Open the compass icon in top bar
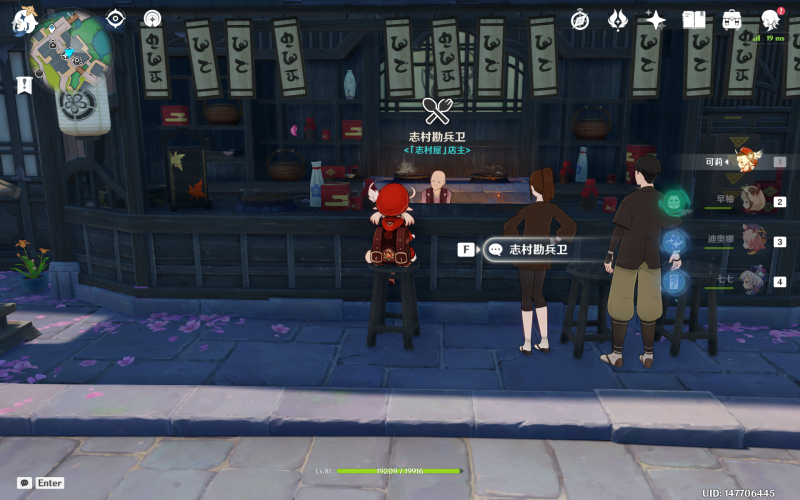This screenshot has width=800, height=500. 580,19
